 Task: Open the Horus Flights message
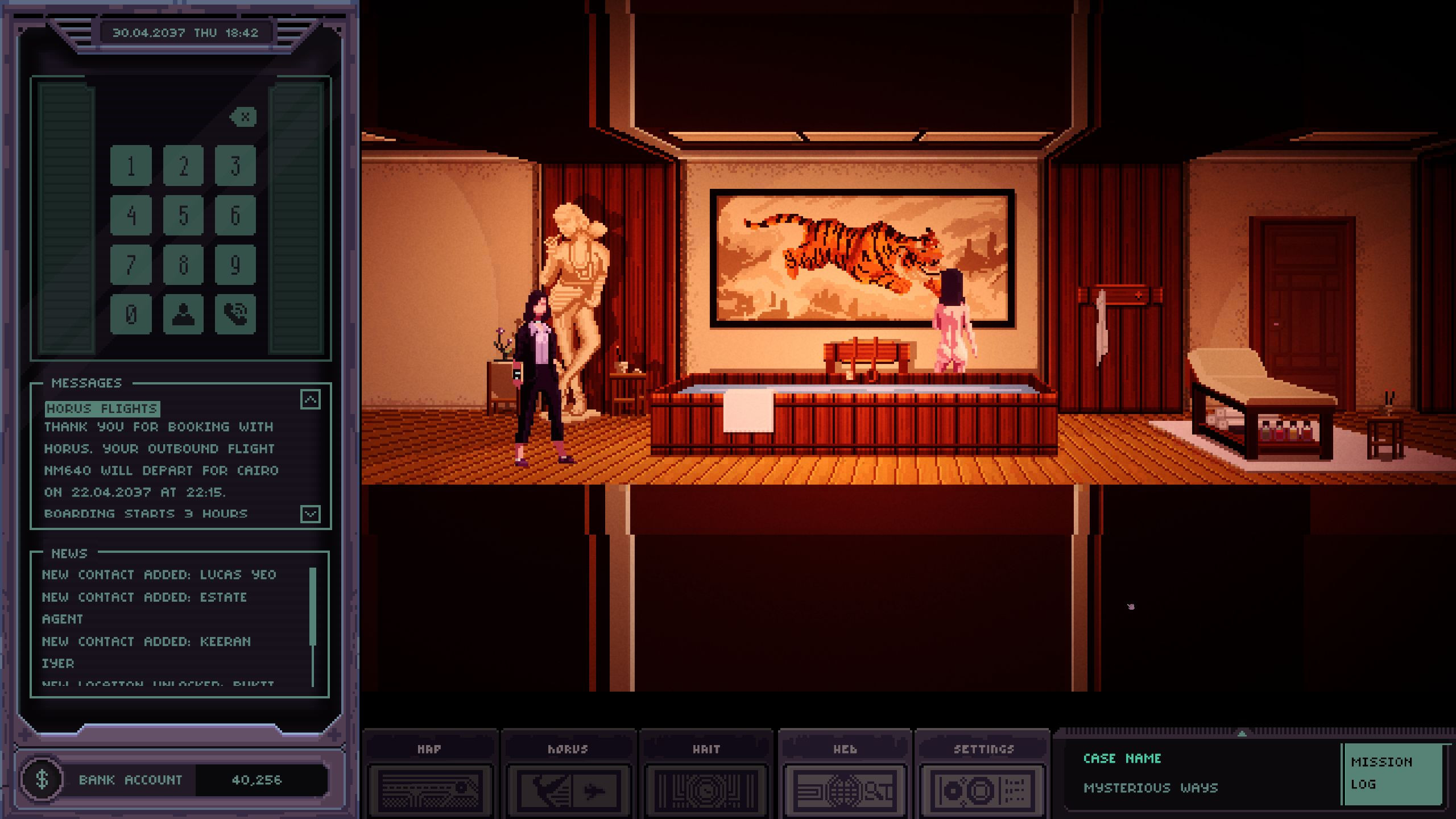tap(102, 408)
